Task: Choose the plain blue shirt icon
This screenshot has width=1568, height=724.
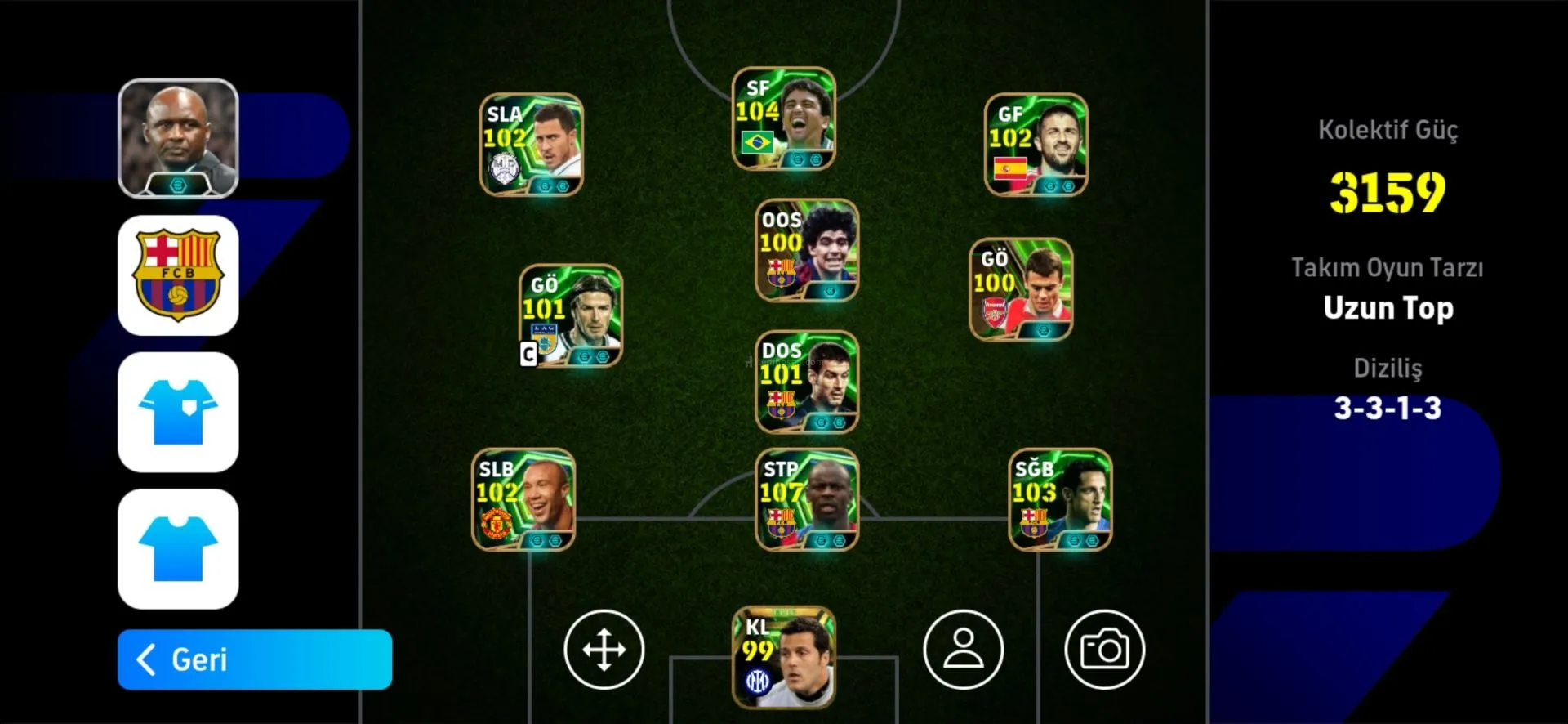Action: (x=178, y=548)
